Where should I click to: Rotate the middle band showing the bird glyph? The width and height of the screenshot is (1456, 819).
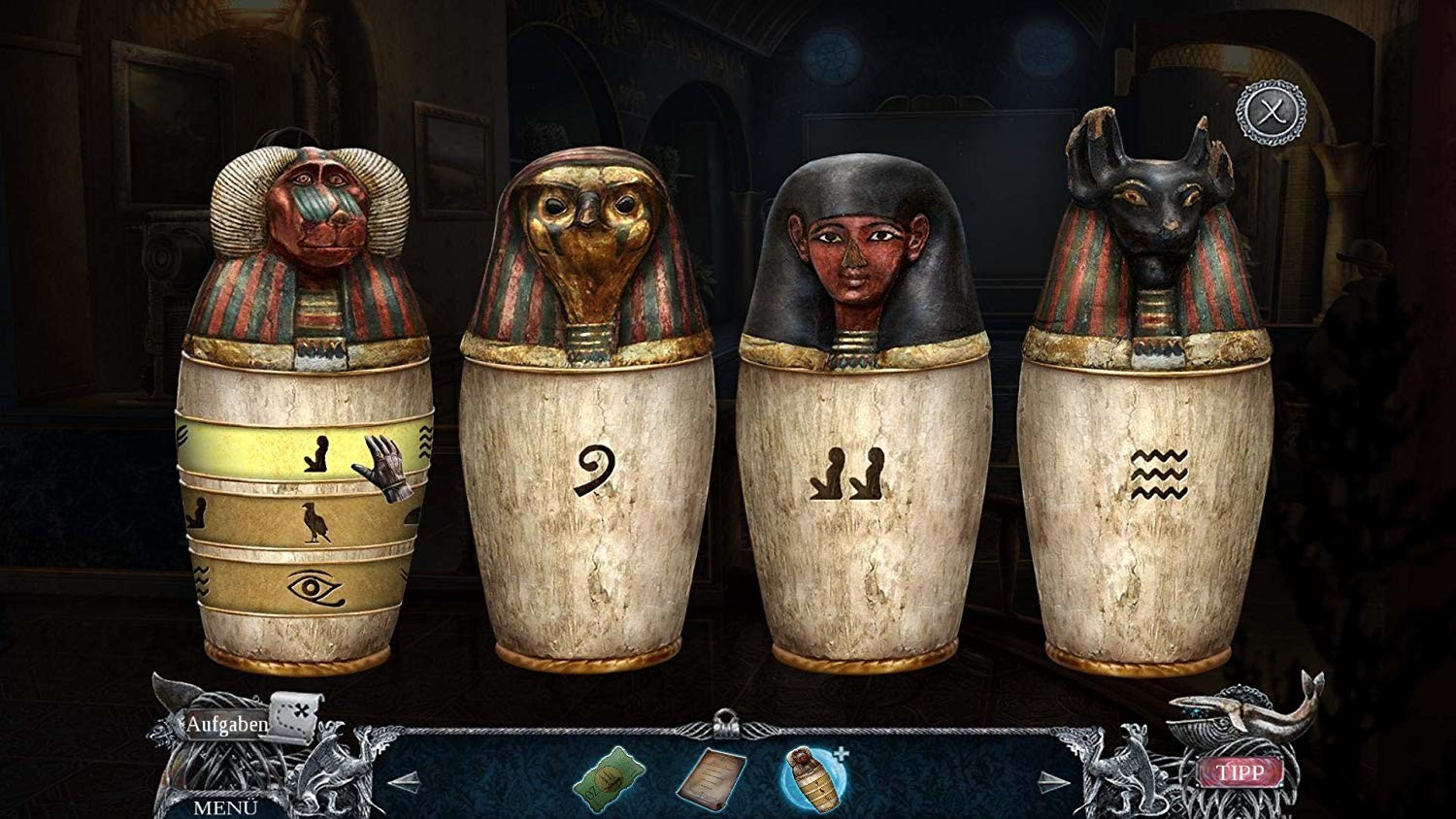303,520
